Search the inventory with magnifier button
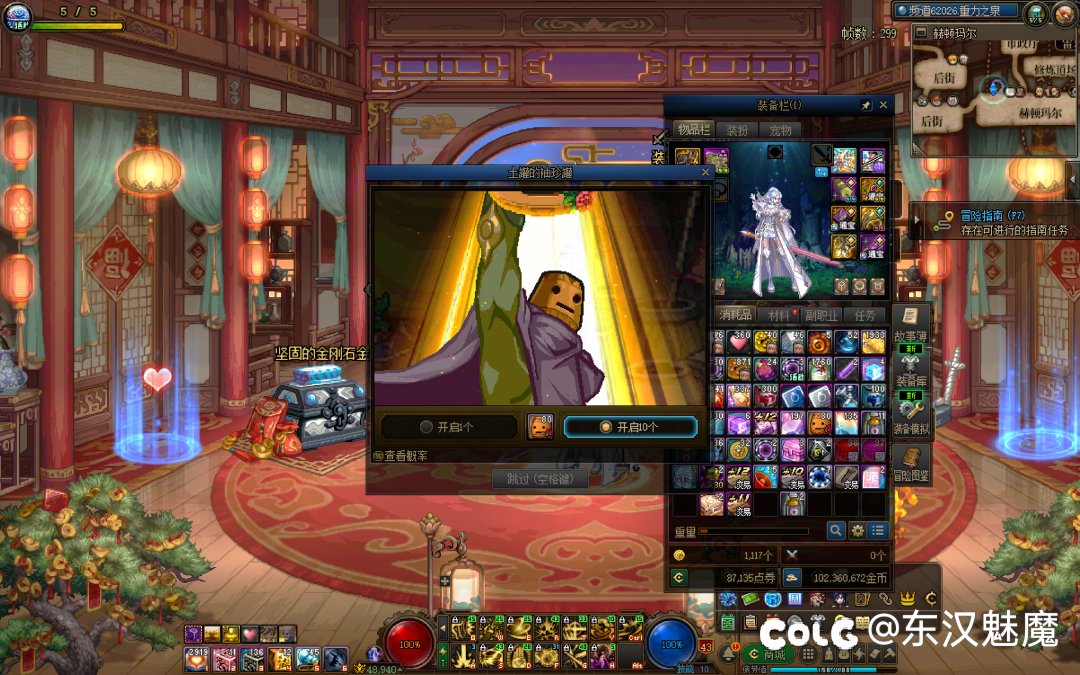 click(835, 530)
